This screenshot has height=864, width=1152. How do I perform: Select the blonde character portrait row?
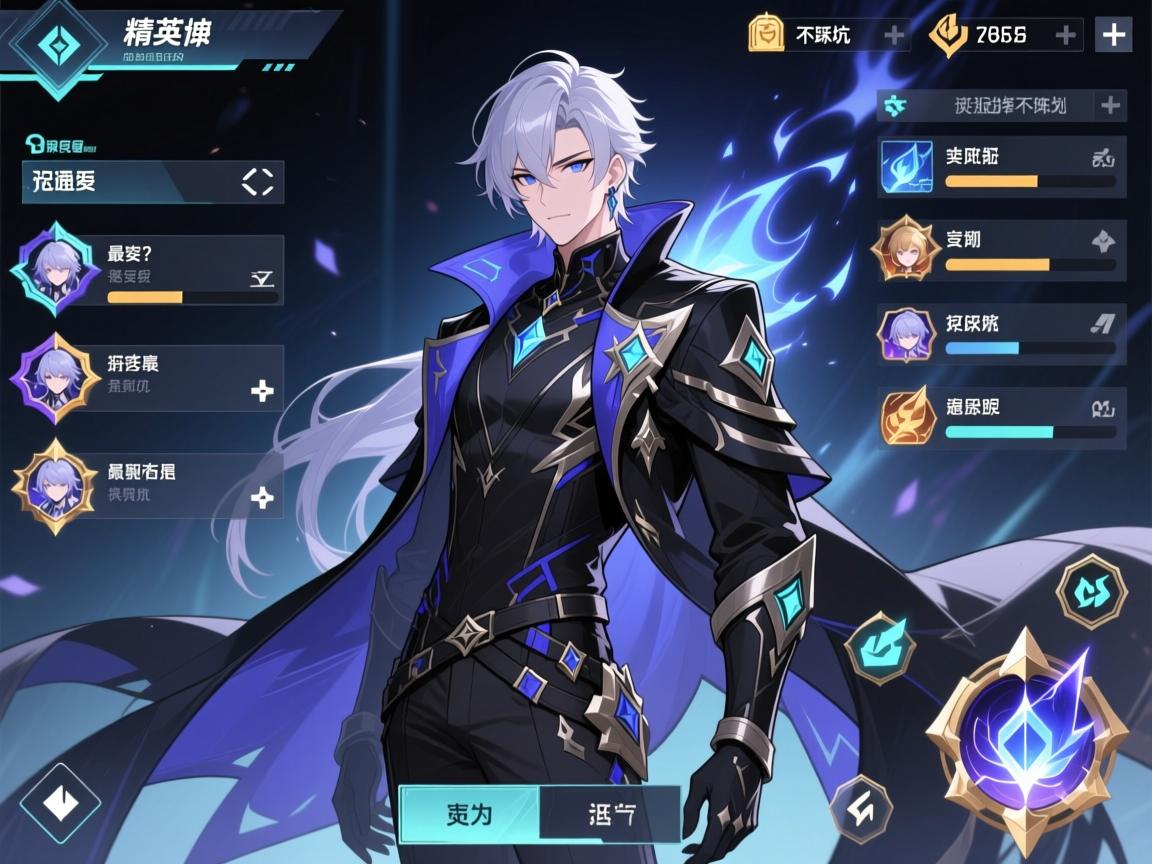point(1001,250)
